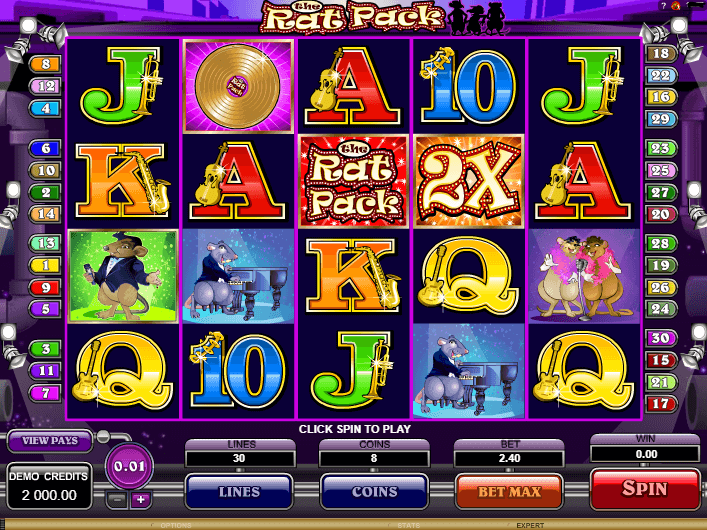
Task: Open the View Pays paytable
Action: (49, 440)
